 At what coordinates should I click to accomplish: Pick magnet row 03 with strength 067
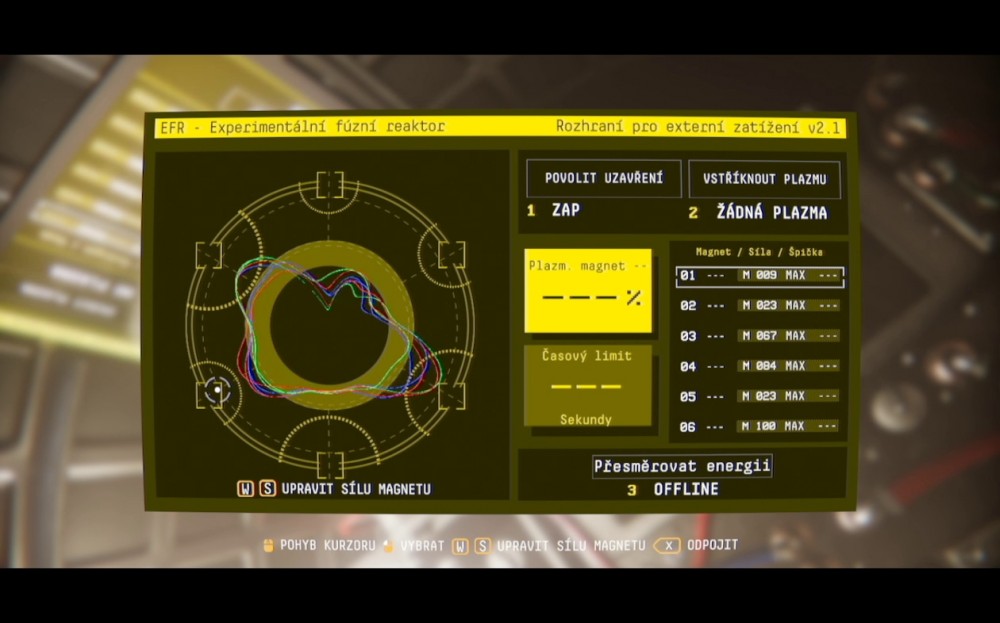760,336
